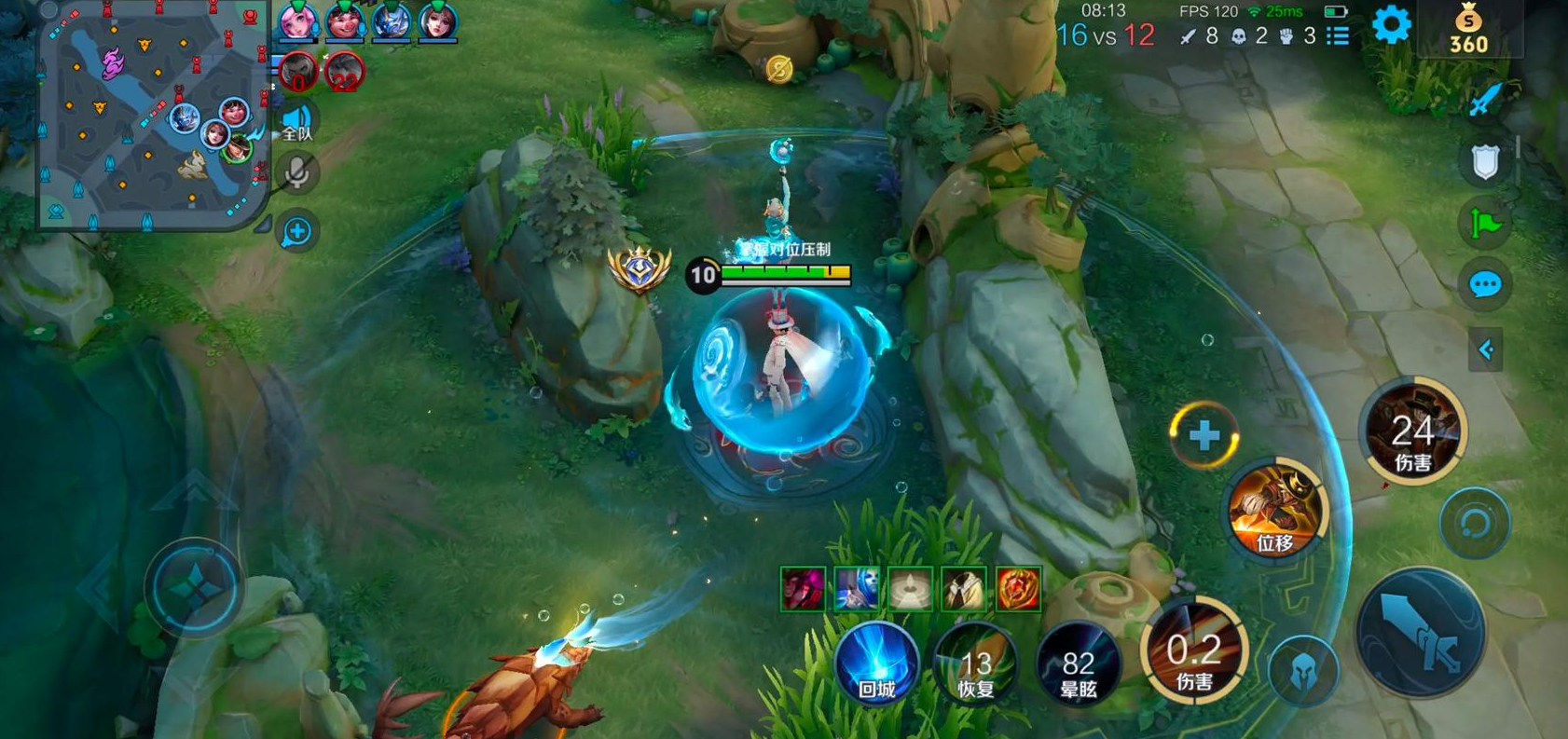Tap the blue sword attack signal icon
The width and height of the screenshot is (1568, 739).
point(1484,100)
